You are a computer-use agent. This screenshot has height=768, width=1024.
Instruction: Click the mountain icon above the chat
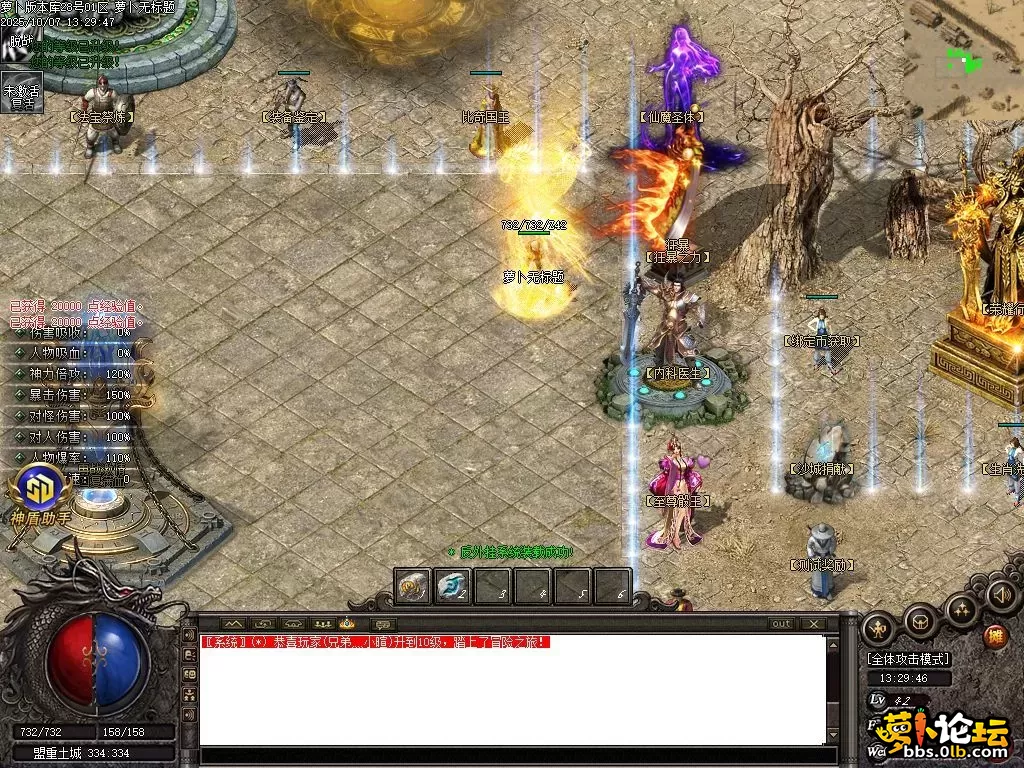click(233, 623)
